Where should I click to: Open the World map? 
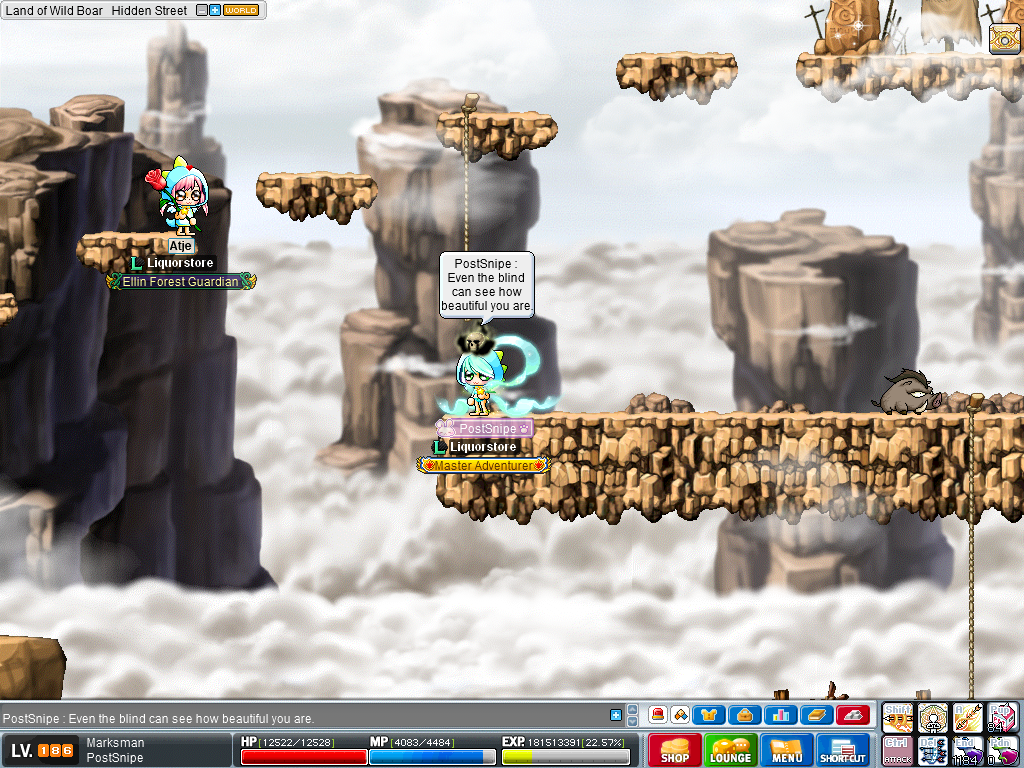pos(240,10)
